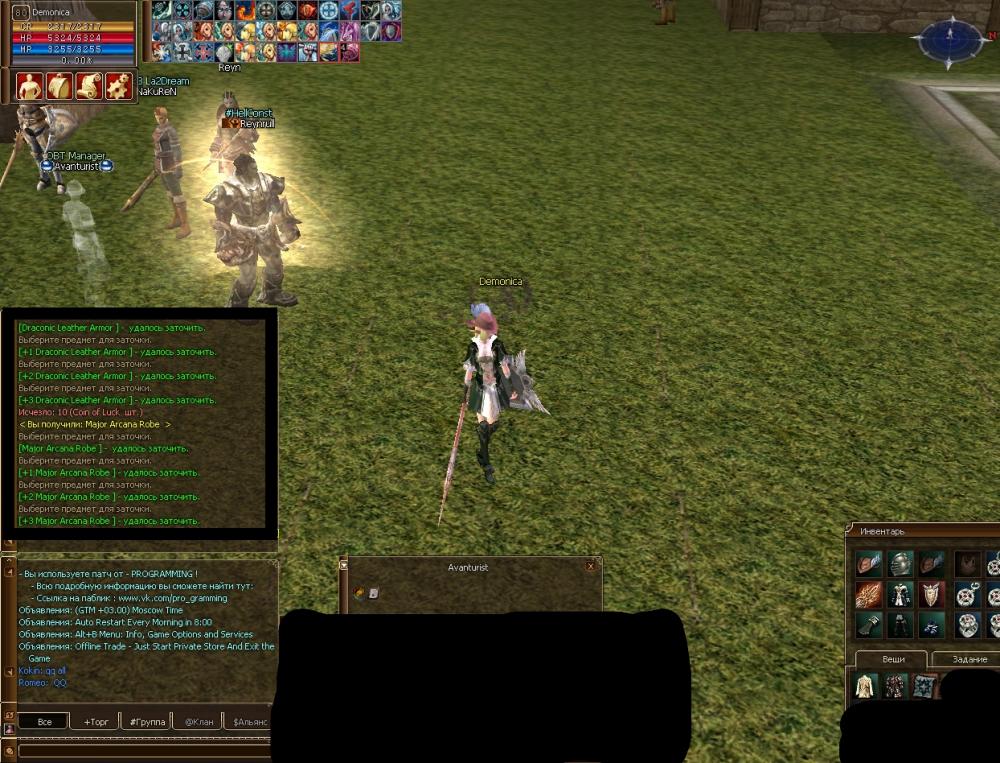Click the Demonica status panel name
1000x763 pixels.
click(x=53, y=12)
